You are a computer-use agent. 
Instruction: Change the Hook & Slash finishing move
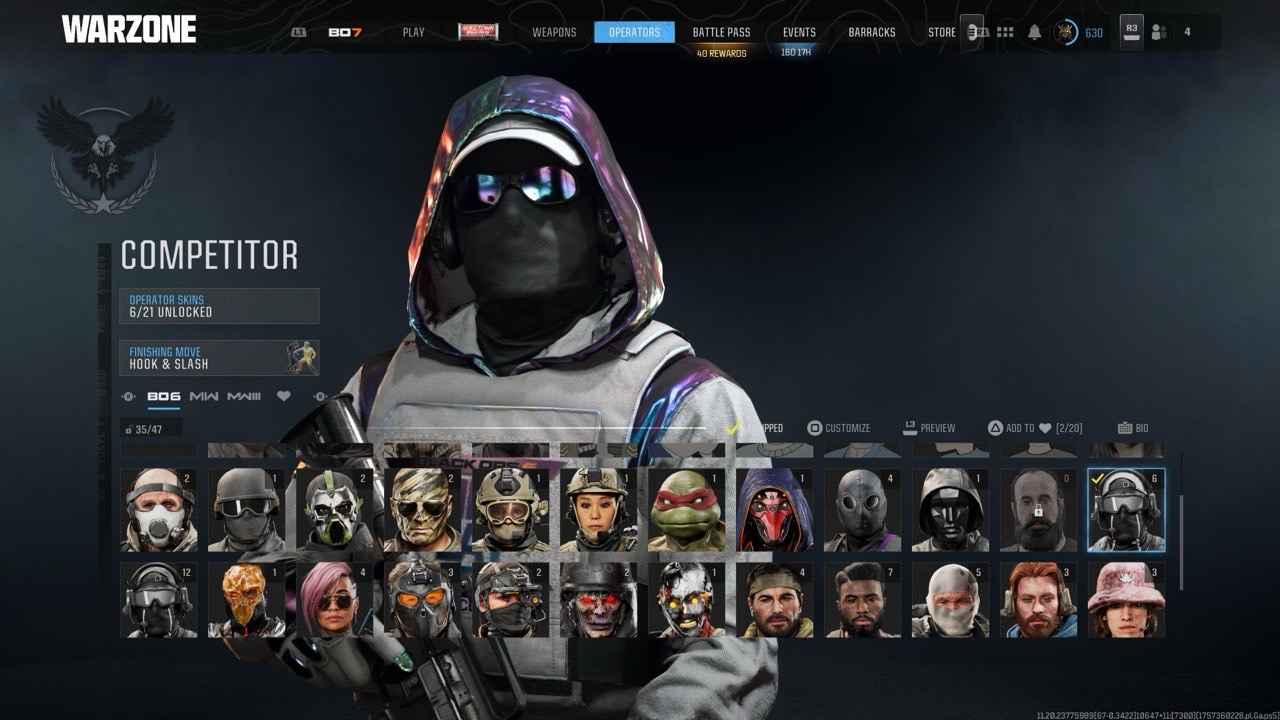(x=219, y=358)
